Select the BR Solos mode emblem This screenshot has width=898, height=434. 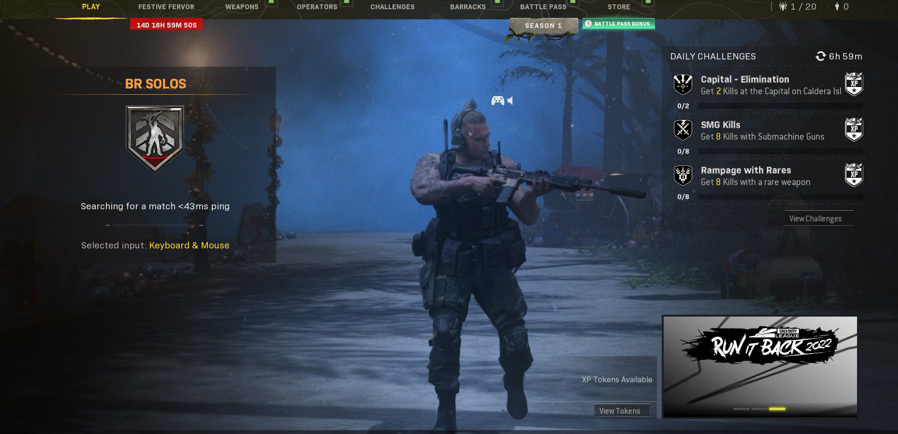click(x=155, y=137)
